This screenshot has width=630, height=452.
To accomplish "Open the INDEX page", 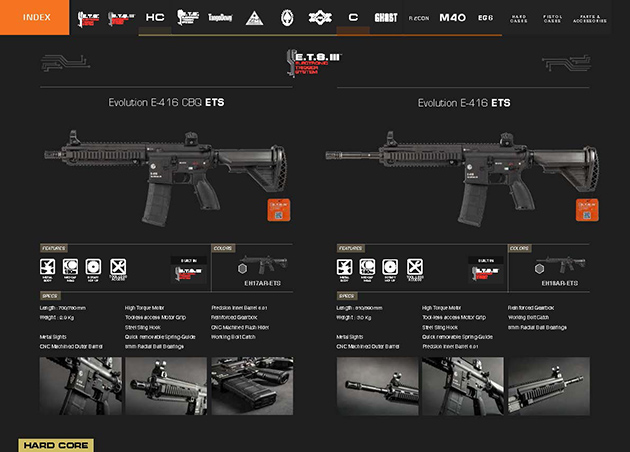I will [34, 17].
